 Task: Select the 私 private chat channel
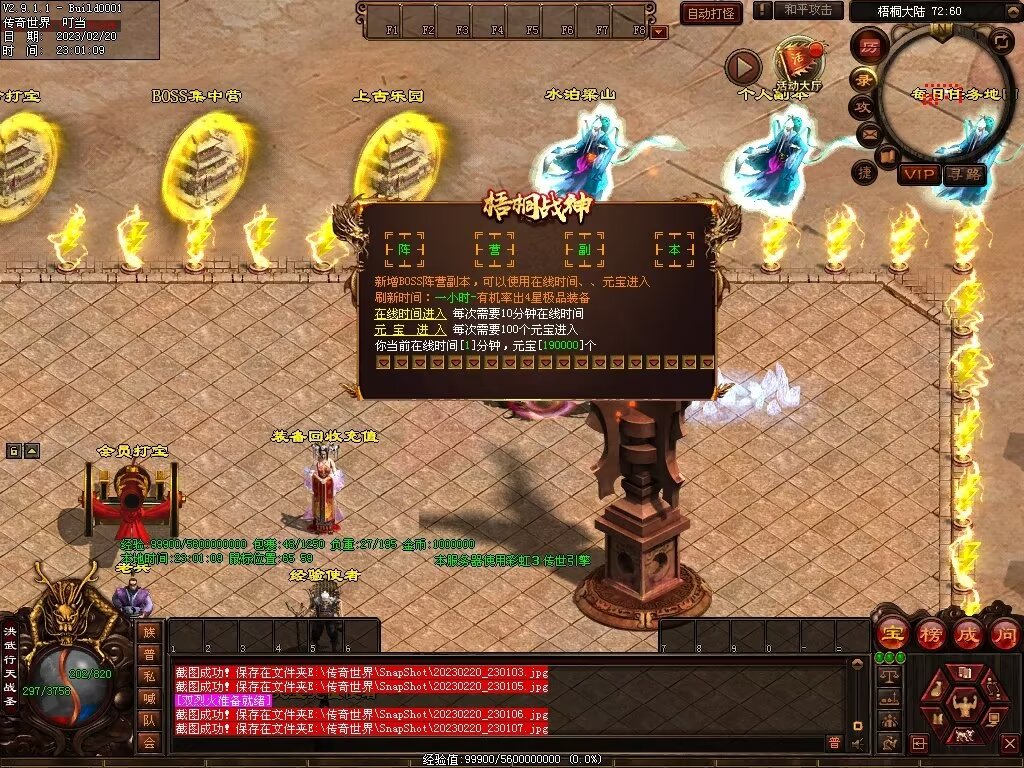click(x=149, y=676)
